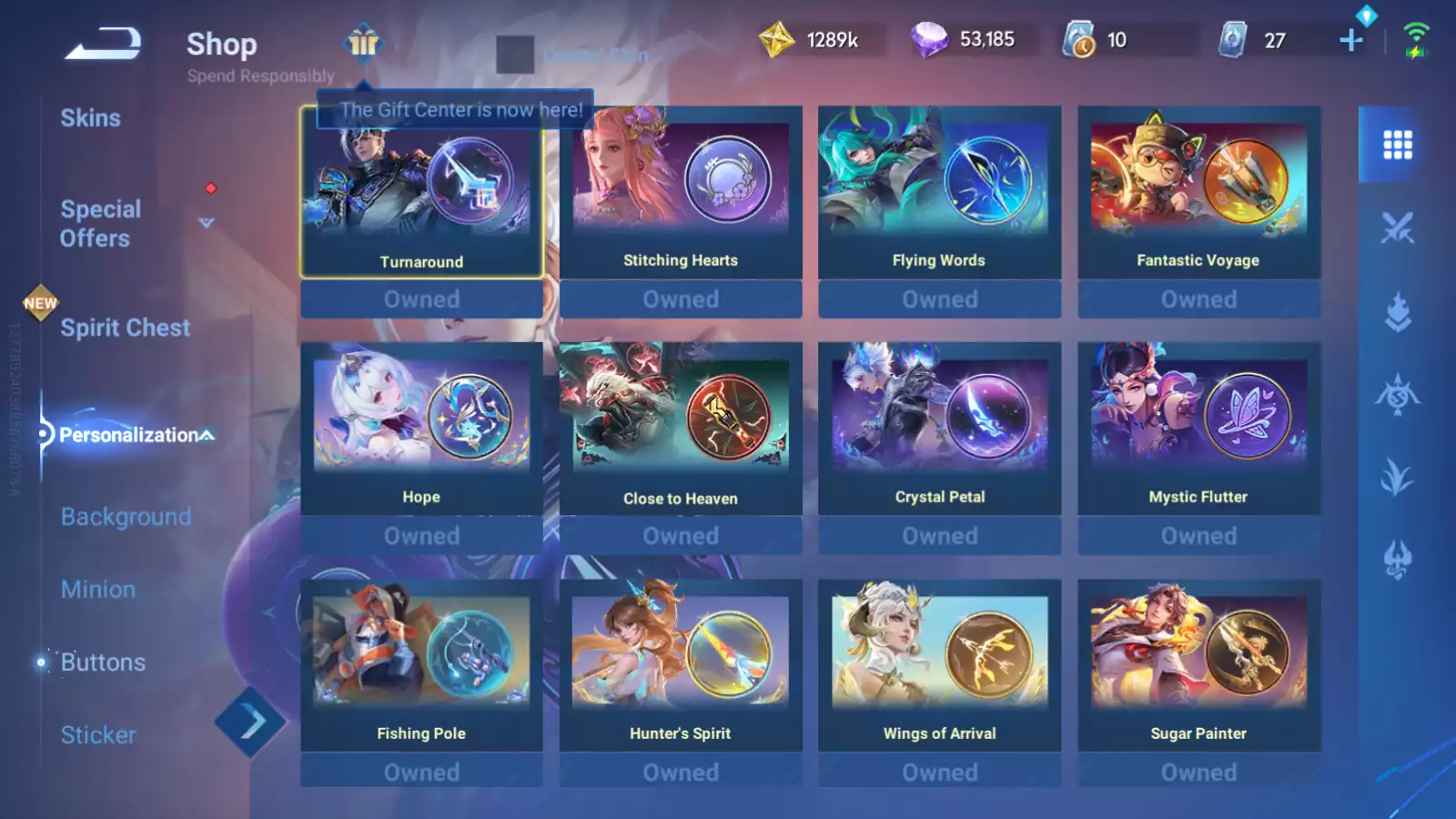Screen dimensions: 1456x819
Task: Click the Owned label under Turnaround
Action: [421, 298]
